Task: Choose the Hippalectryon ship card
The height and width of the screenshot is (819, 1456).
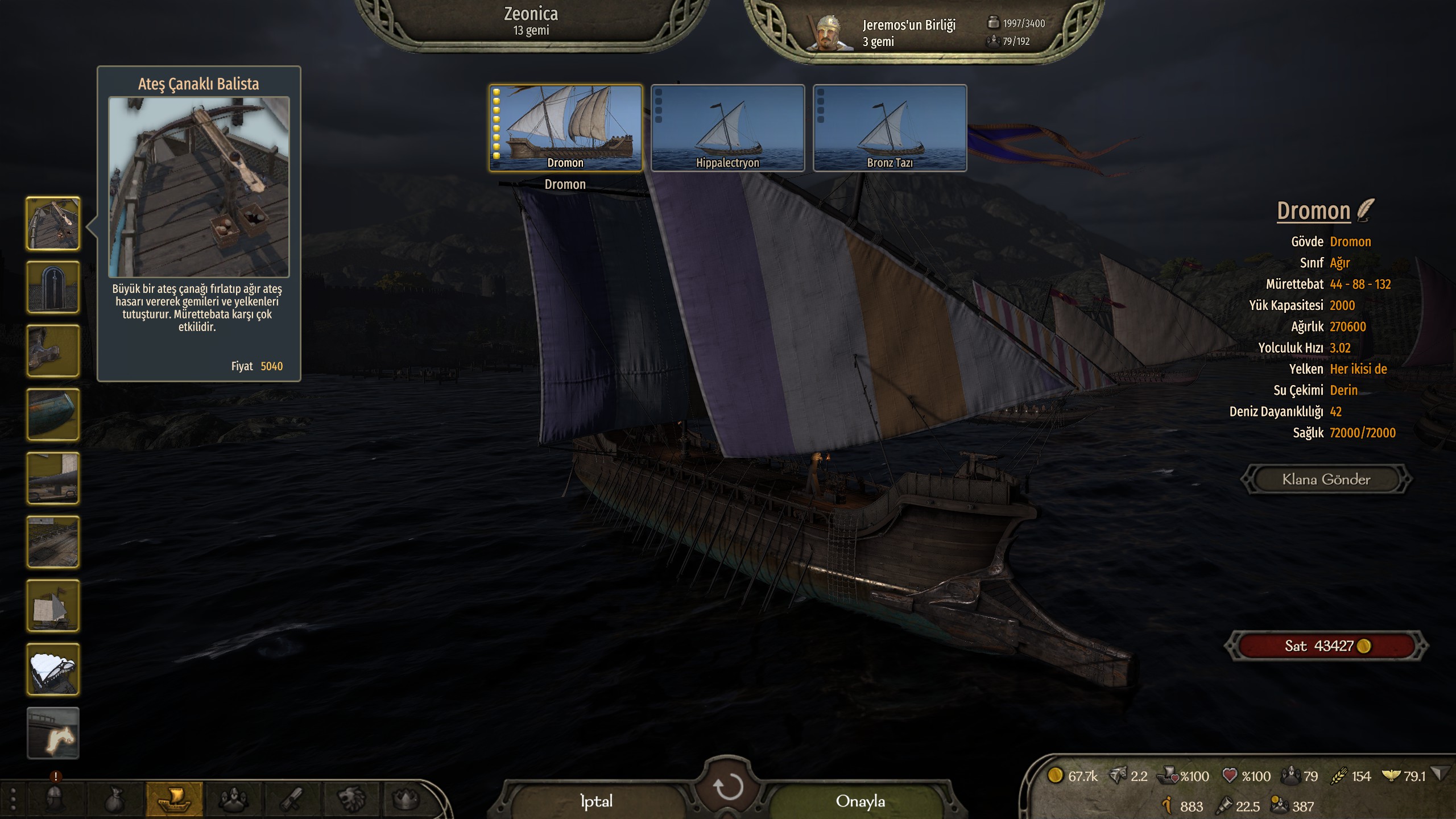Action: pyautogui.click(x=727, y=127)
